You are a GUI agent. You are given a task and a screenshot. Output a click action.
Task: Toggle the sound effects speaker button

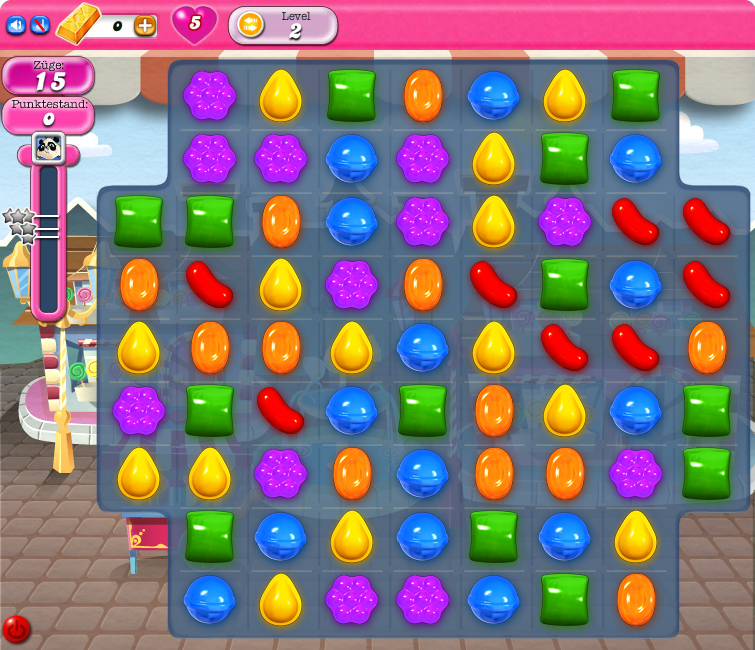[x=16, y=25]
